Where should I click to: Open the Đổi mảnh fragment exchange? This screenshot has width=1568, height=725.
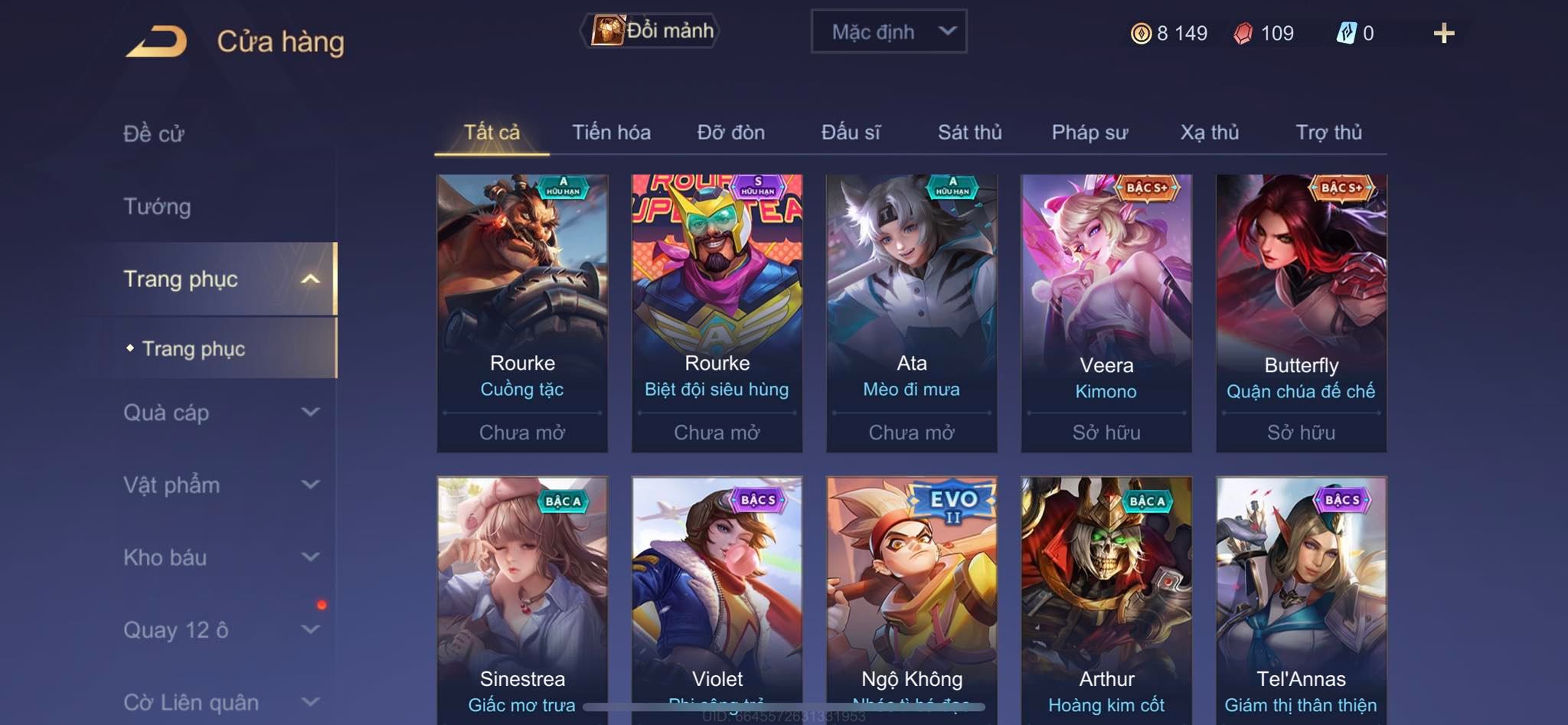coord(651,31)
